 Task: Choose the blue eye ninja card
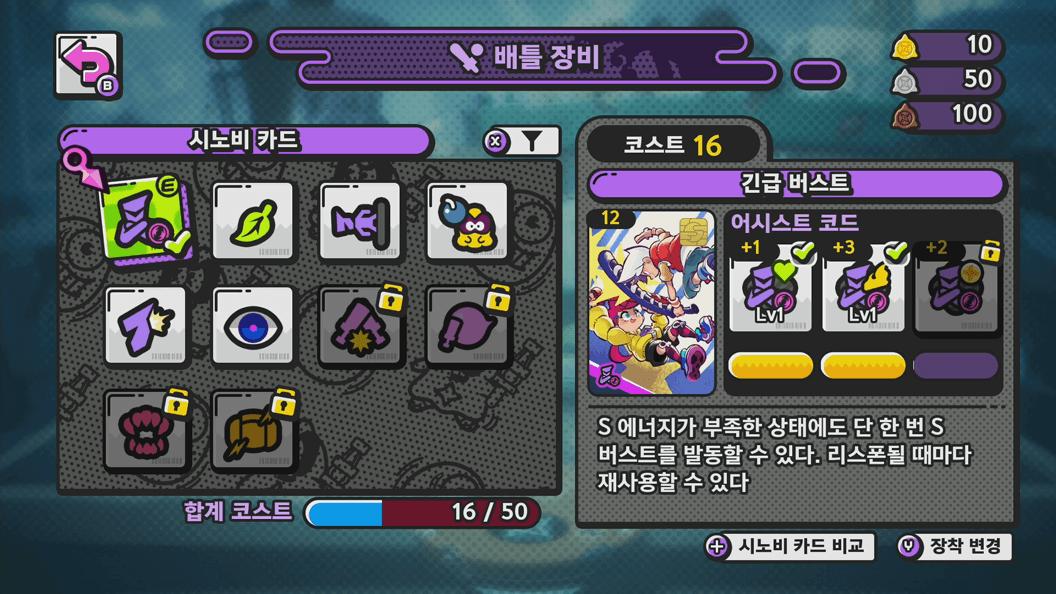(253, 327)
